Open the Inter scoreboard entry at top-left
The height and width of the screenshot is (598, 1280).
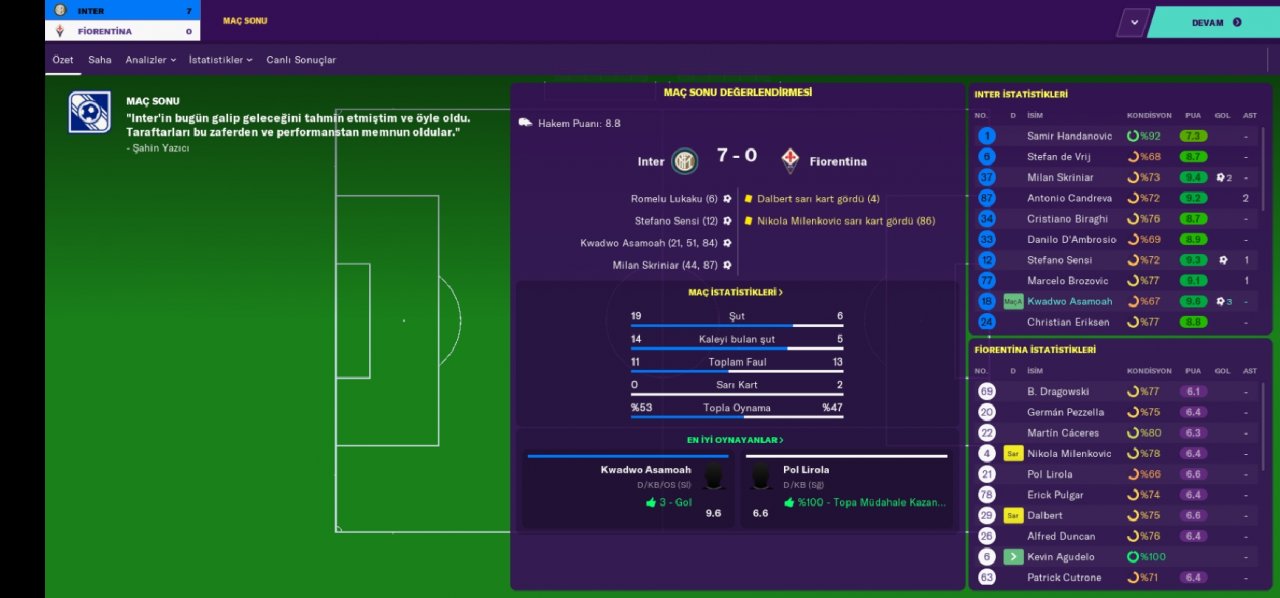(122, 10)
